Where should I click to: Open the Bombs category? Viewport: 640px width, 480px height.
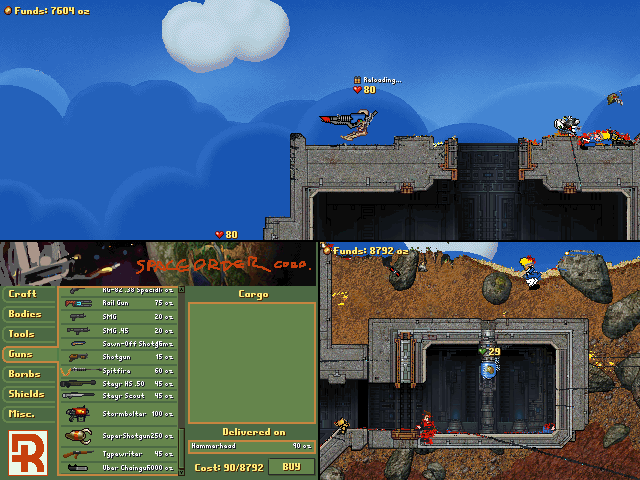click(x=27, y=374)
